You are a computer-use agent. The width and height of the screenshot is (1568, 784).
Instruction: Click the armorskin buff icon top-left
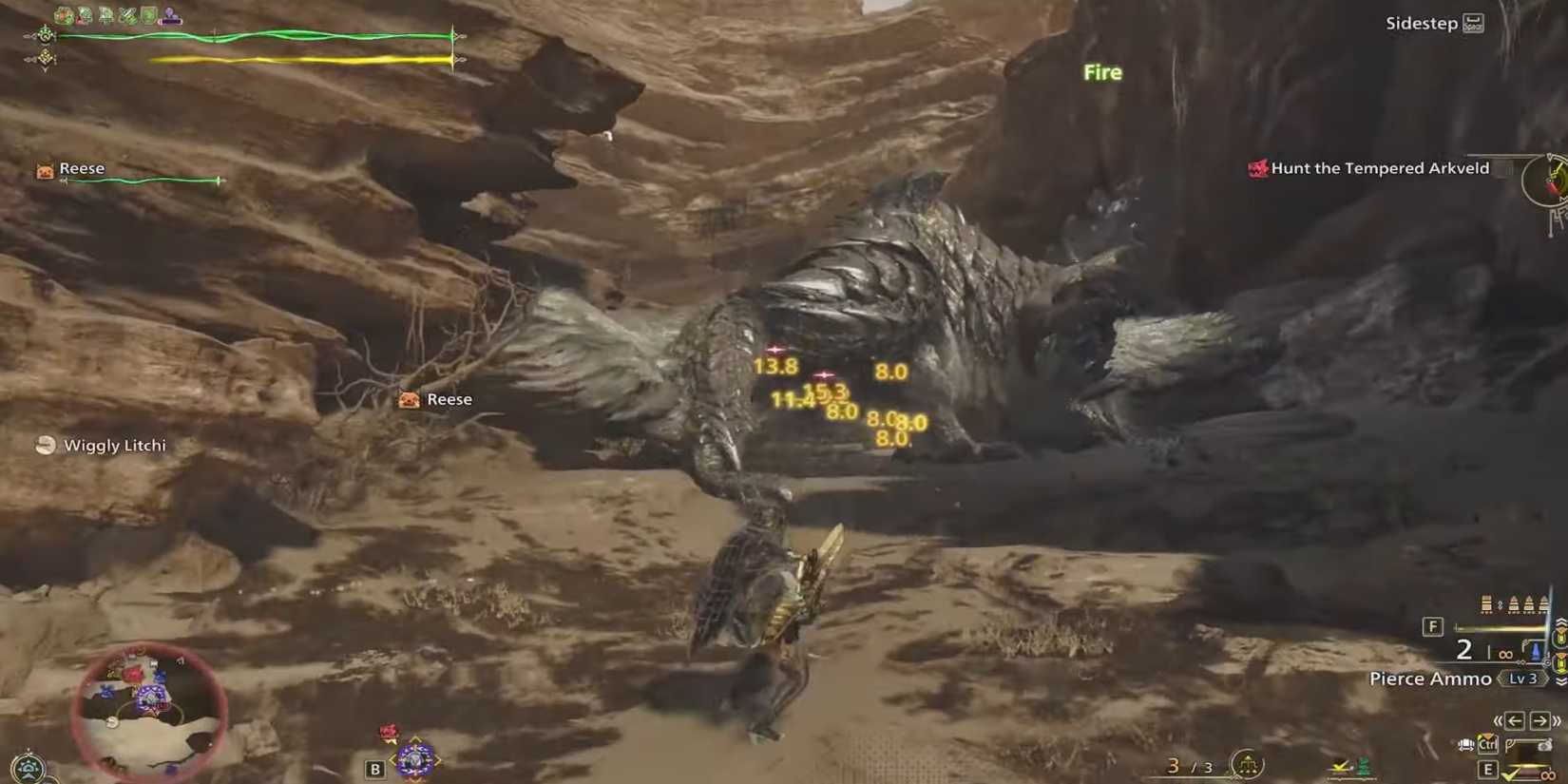coord(150,13)
